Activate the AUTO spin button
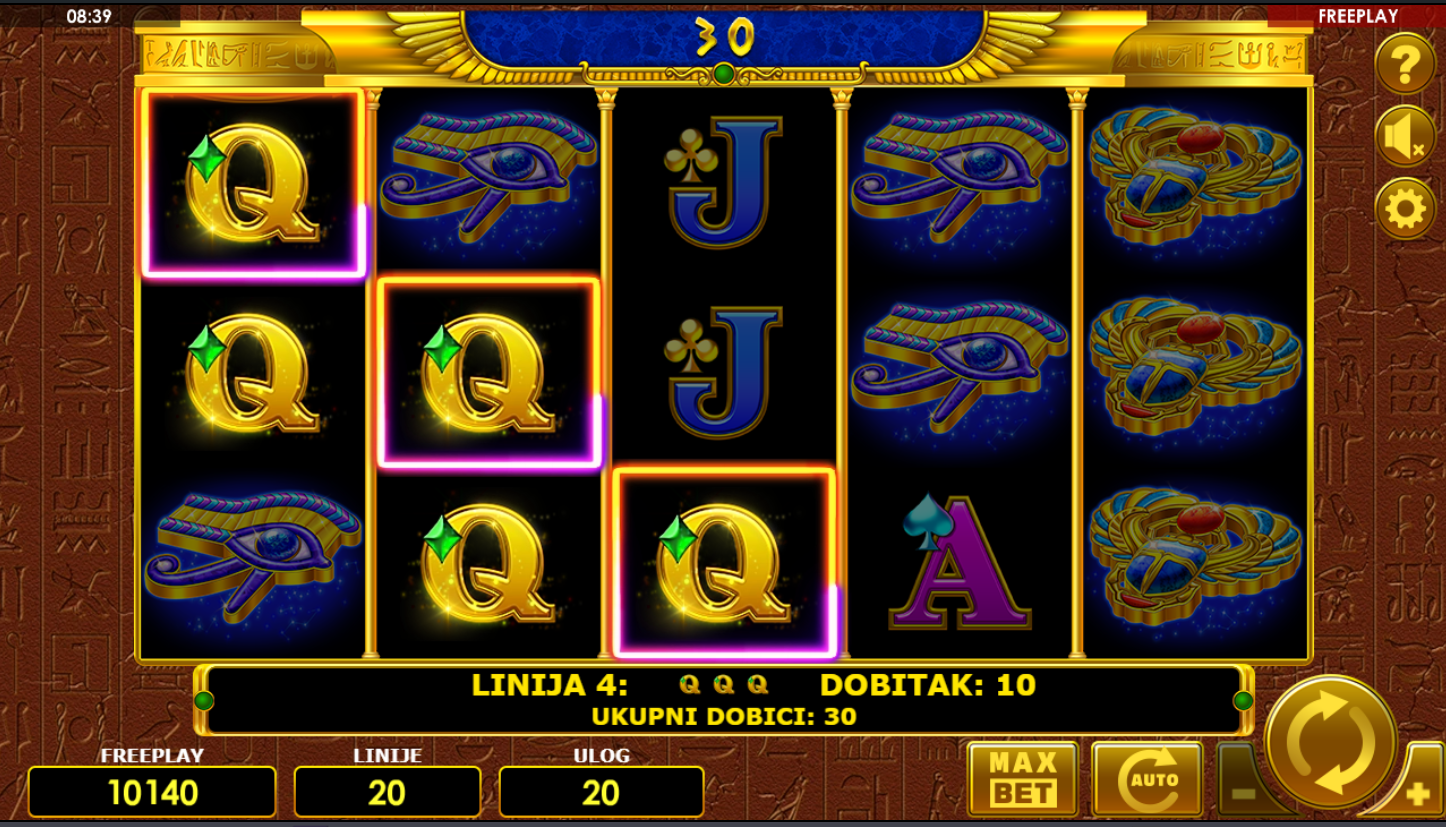Image resolution: width=1446 pixels, height=827 pixels. (x=1146, y=779)
